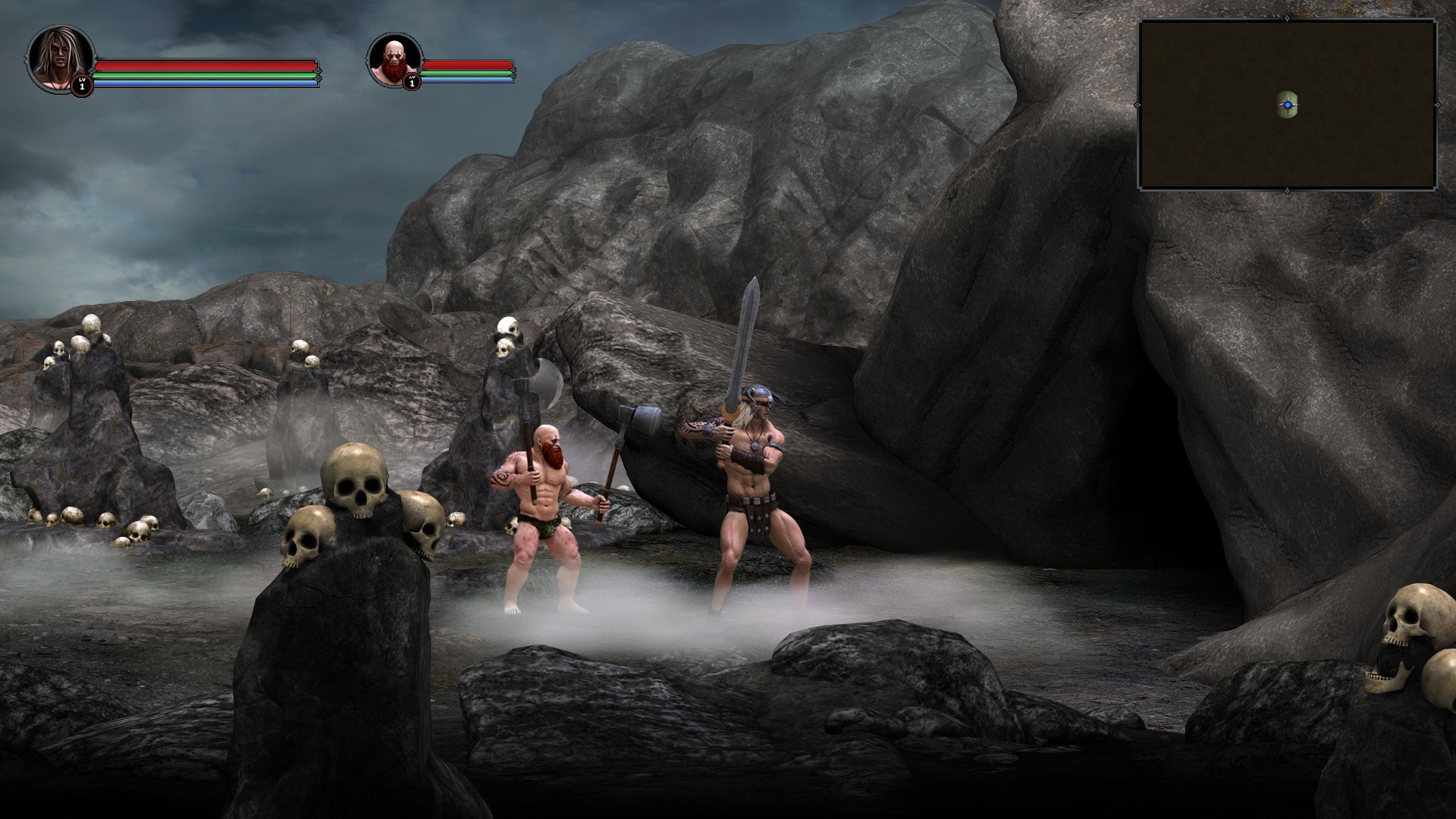Click the red-bearded warrior's portrait icon
The height and width of the screenshot is (819, 1456).
[393, 61]
